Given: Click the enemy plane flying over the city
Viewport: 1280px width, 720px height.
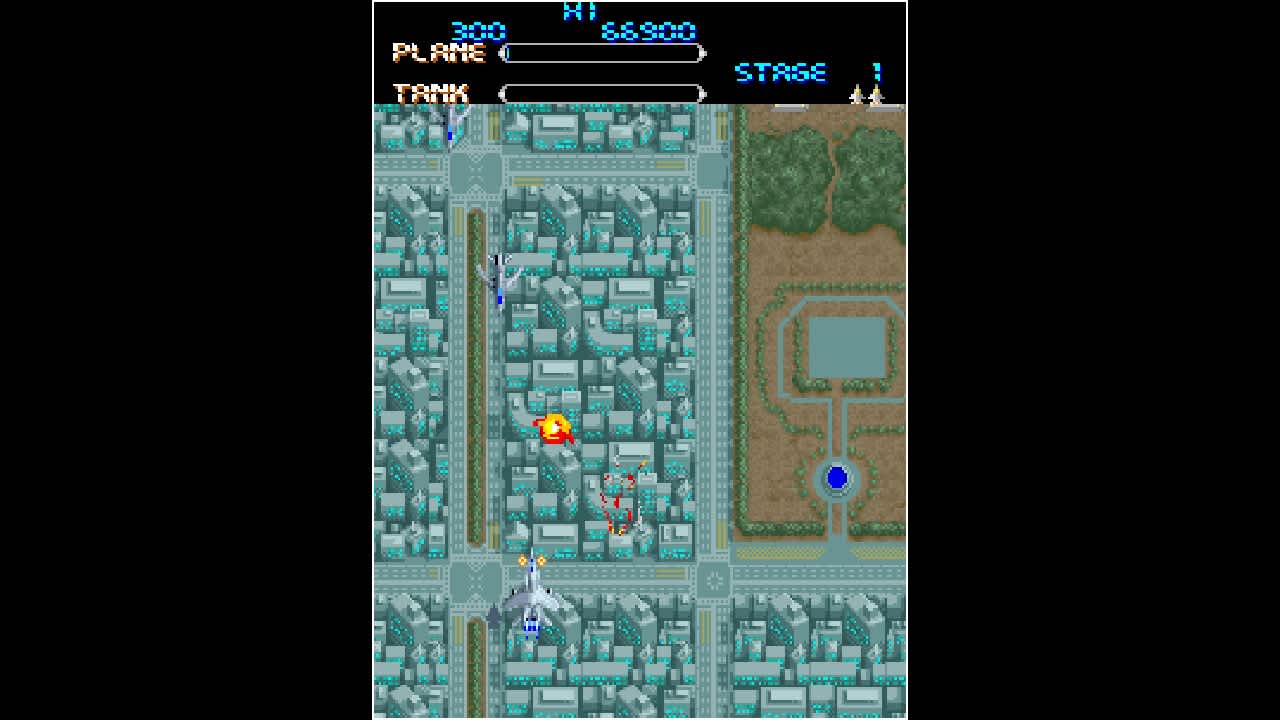Looking at the screenshot, I should point(498,275).
